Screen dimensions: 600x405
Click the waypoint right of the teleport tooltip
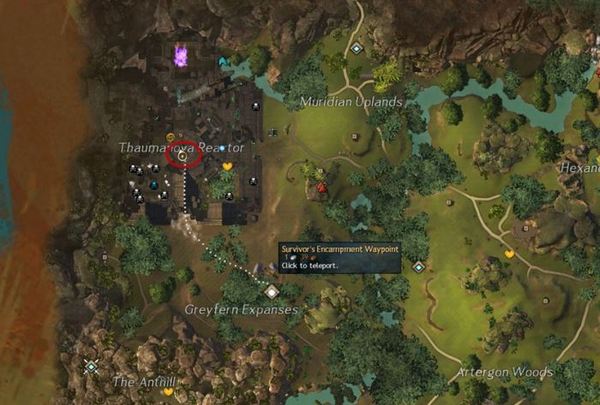tap(418, 266)
